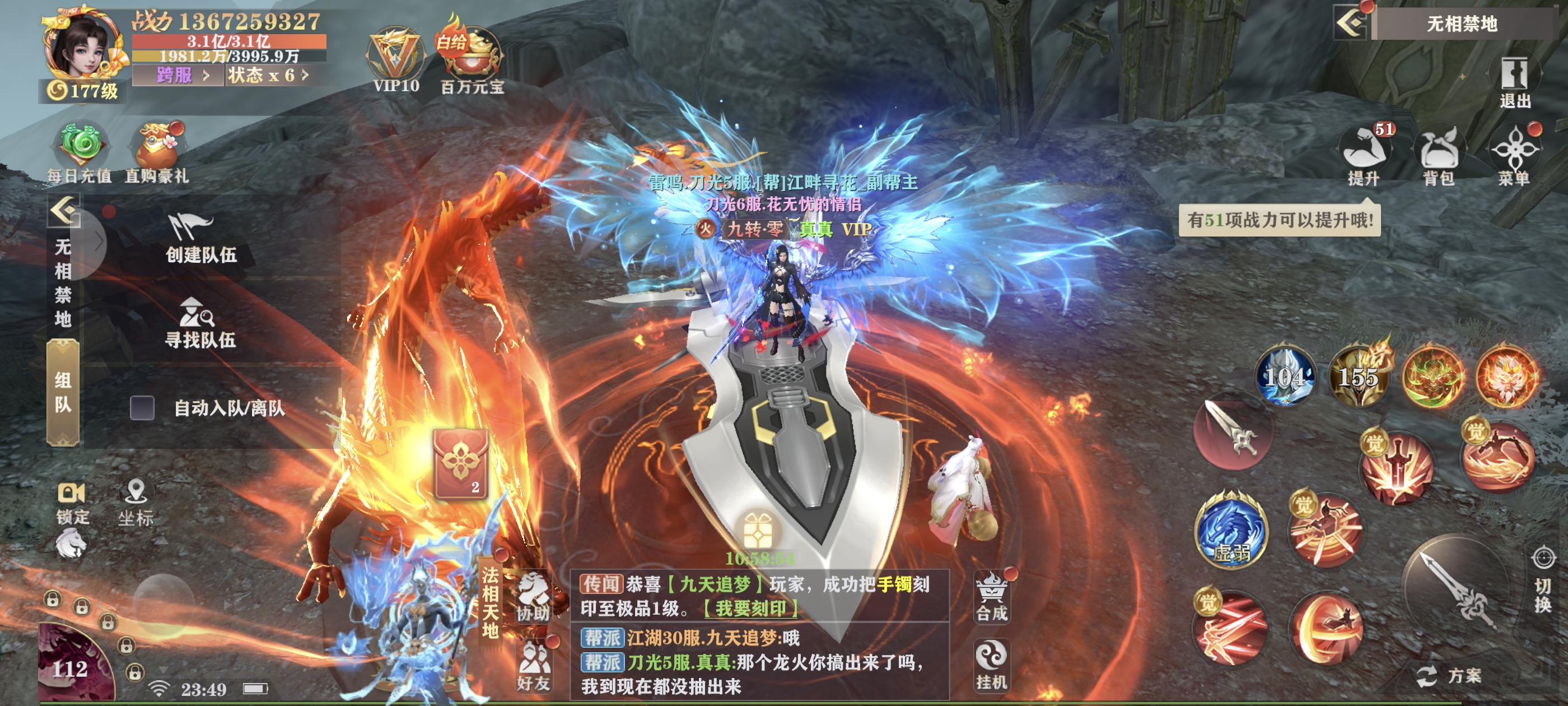Switch to the 组队 team tab
This screenshot has width=1568, height=706.
click(63, 393)
